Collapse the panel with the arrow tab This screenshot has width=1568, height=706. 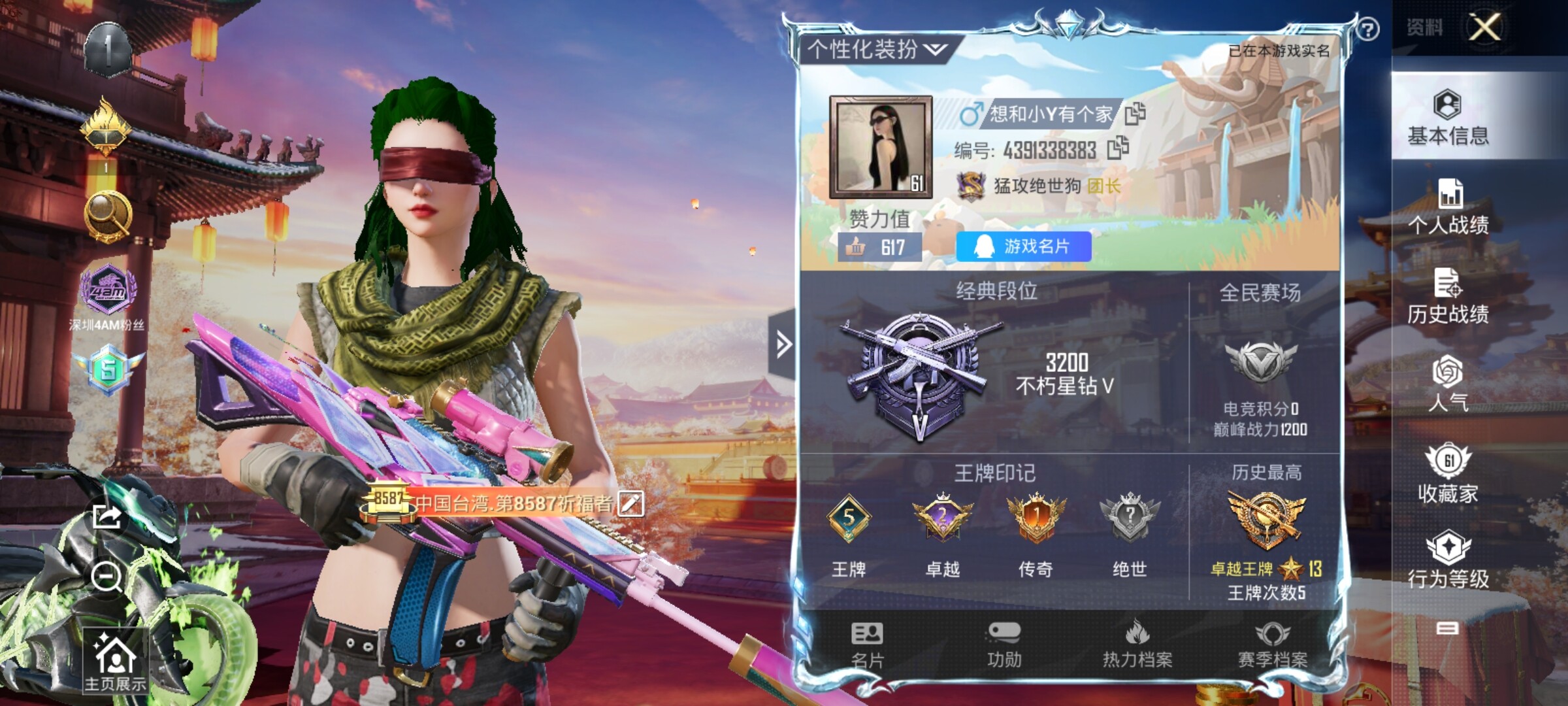tap(783, 344)
